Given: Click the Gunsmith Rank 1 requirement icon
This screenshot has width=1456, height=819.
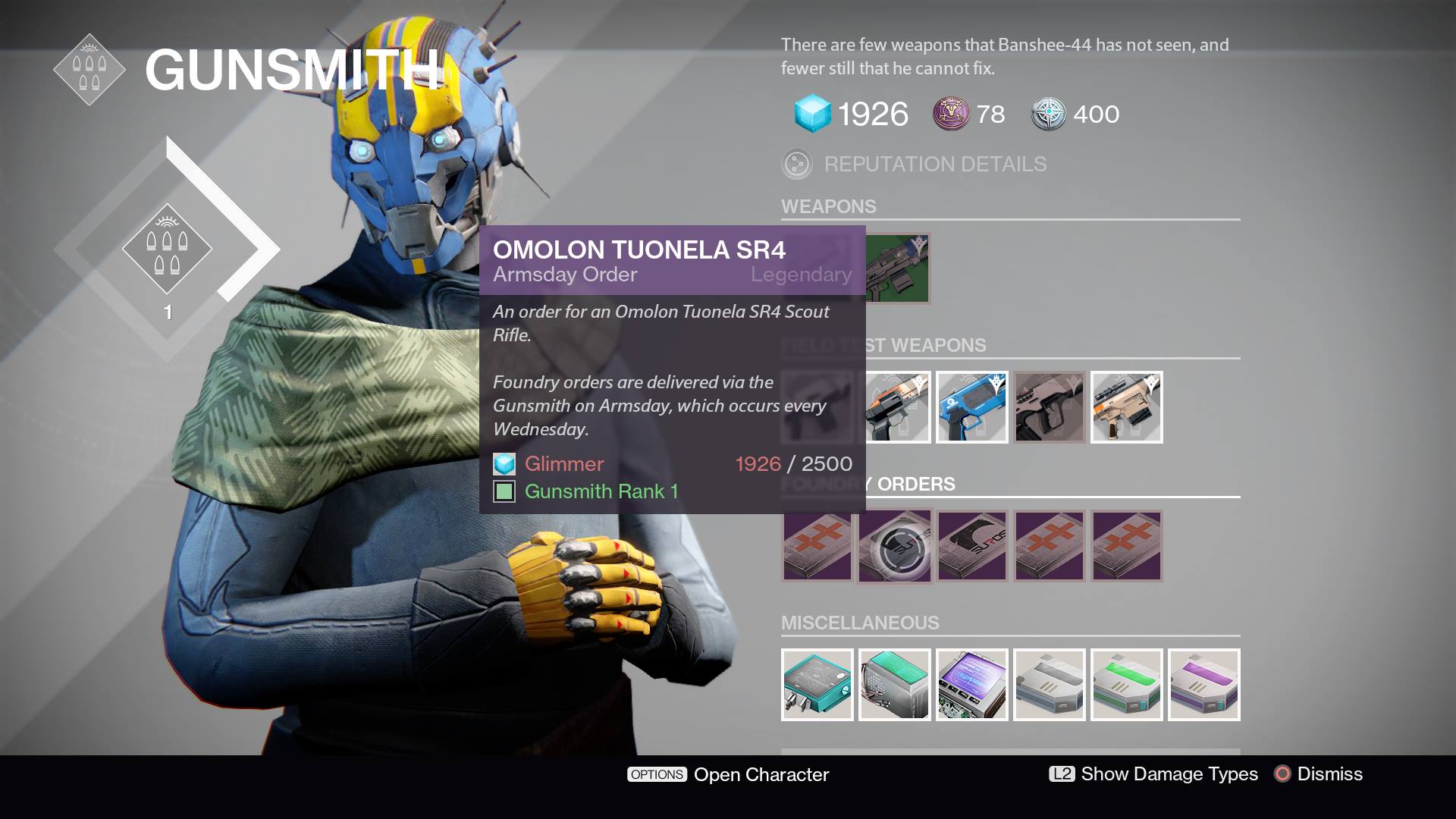Looking at the screenshot, I should point(505,491).
